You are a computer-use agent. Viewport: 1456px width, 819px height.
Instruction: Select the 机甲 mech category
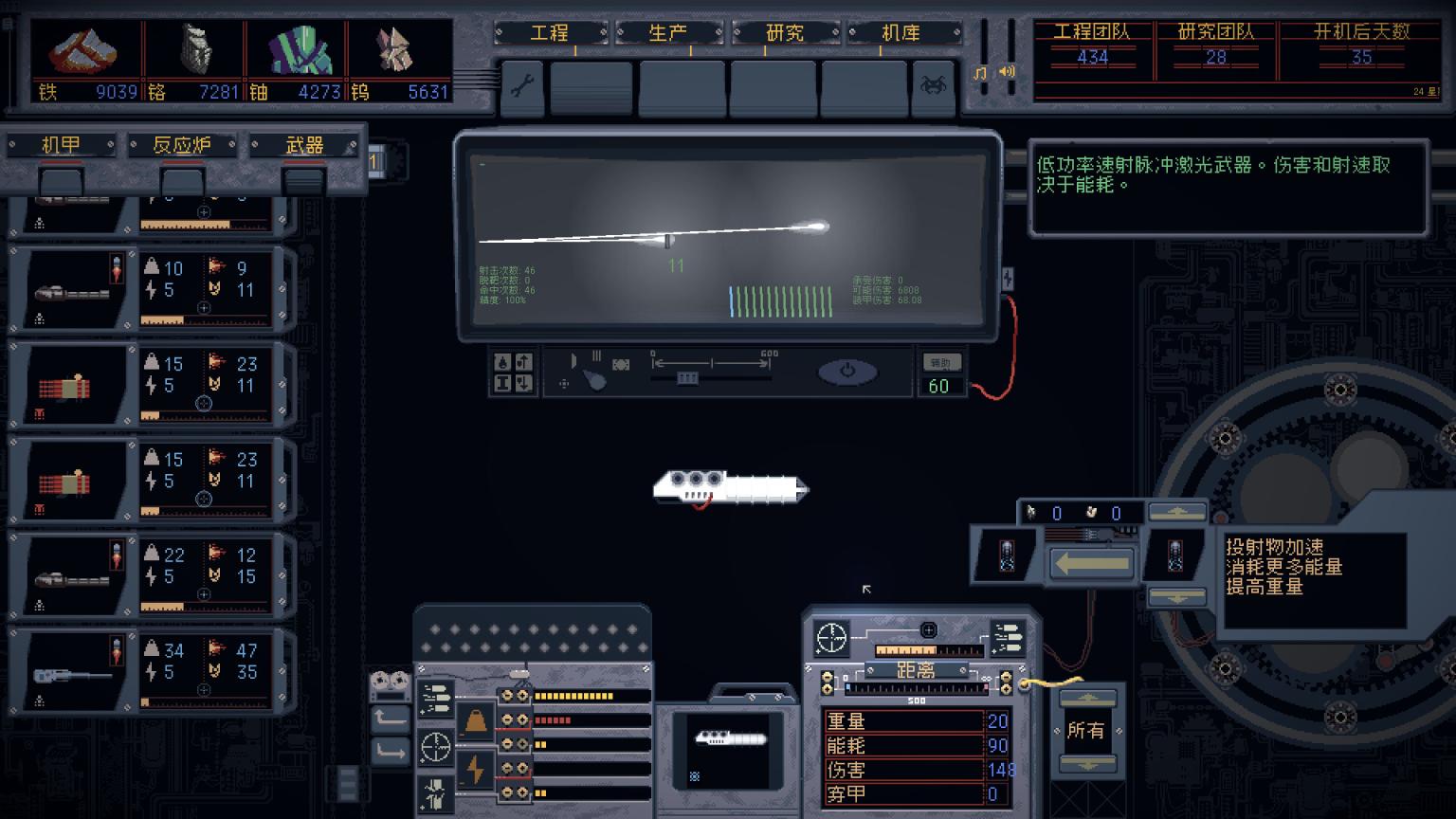click(62, 145)
